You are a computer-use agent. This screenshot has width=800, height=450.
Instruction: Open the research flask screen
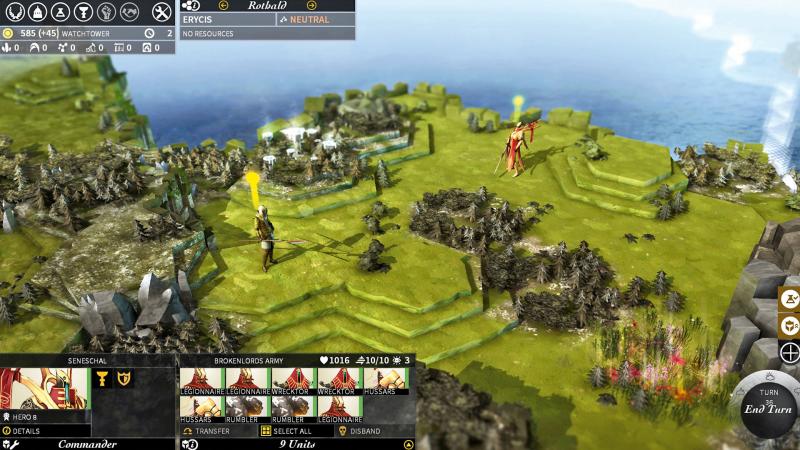58,12
